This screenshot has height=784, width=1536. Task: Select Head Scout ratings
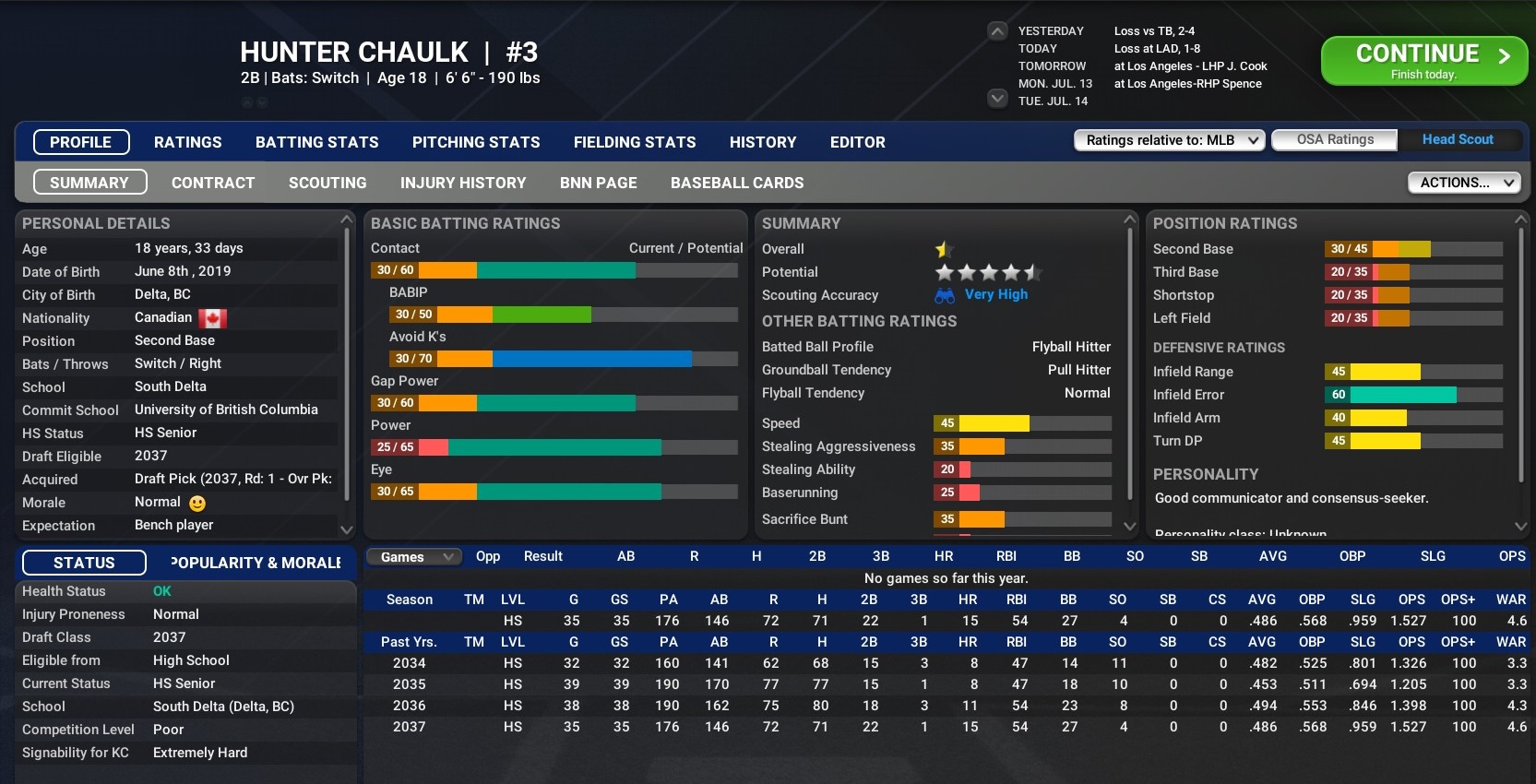click(x=1457, y=139)
